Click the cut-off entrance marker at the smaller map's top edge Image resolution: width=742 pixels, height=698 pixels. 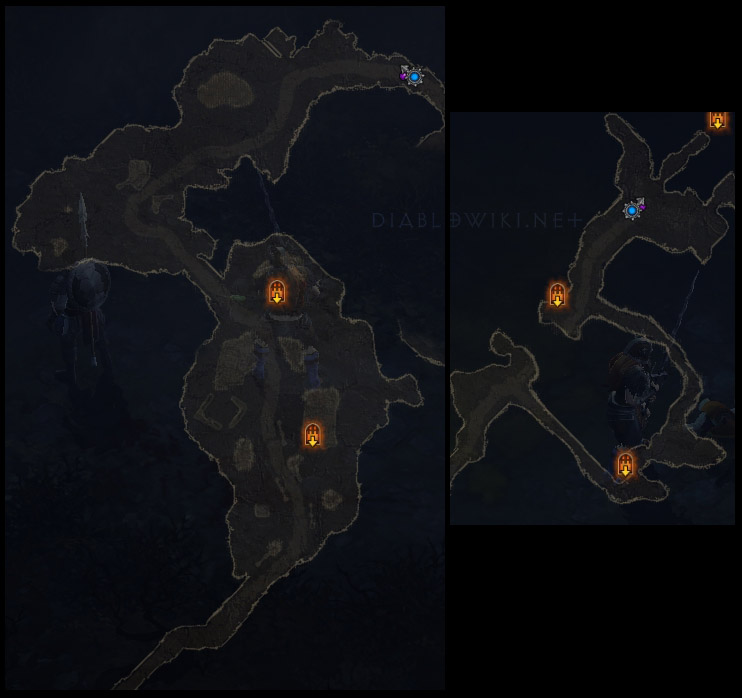click(x=717, y=120)
